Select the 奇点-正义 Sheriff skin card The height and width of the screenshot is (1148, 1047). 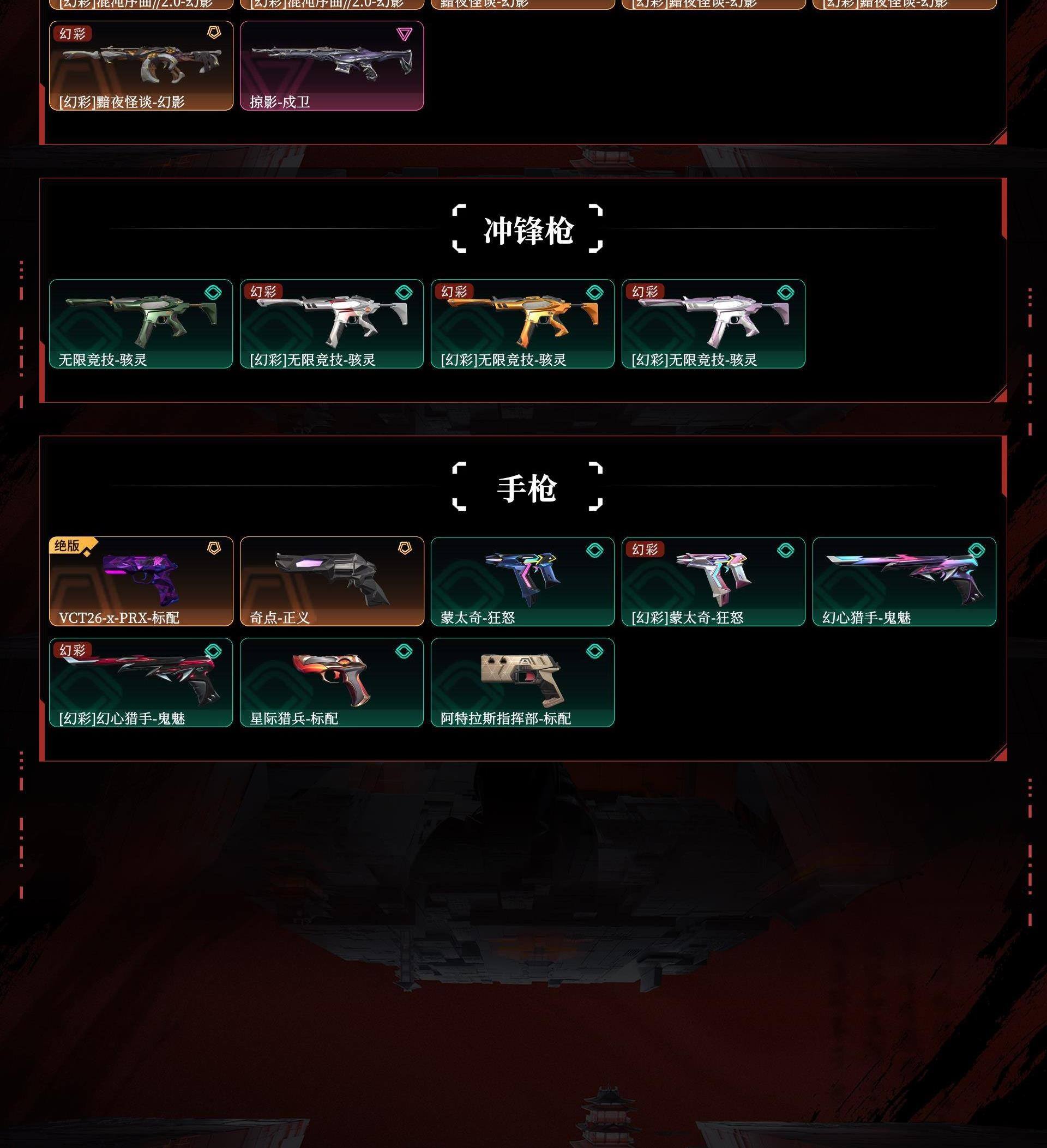pos(332,581)
